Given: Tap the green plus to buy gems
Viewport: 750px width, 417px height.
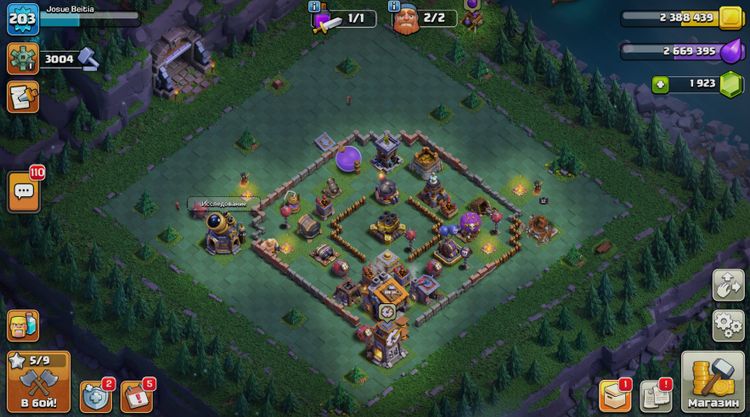Looking at the screenshot, I should tap(661, 84).
